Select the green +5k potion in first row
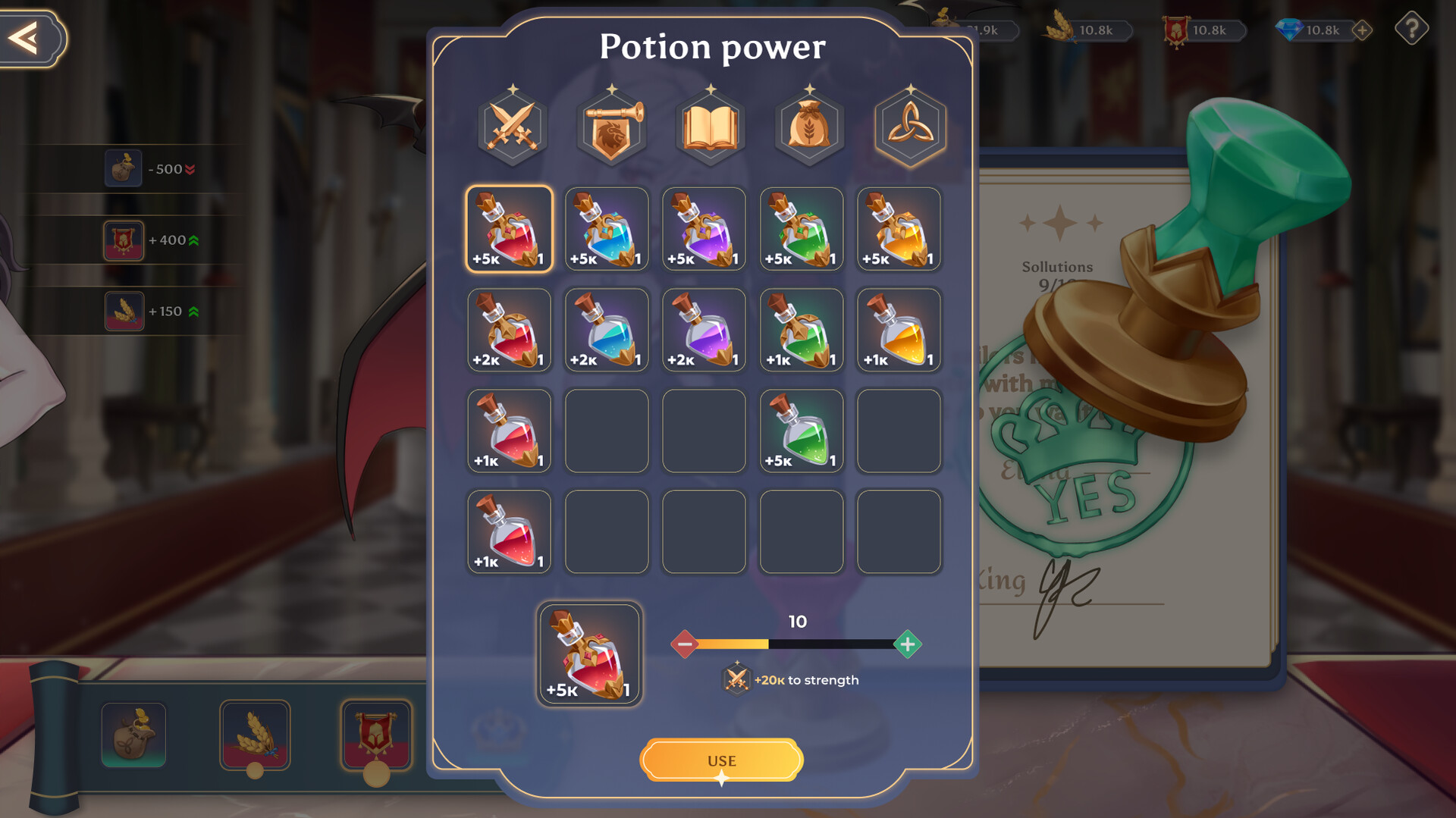The height and width of the screenshot is (818, 1456). 801,229
